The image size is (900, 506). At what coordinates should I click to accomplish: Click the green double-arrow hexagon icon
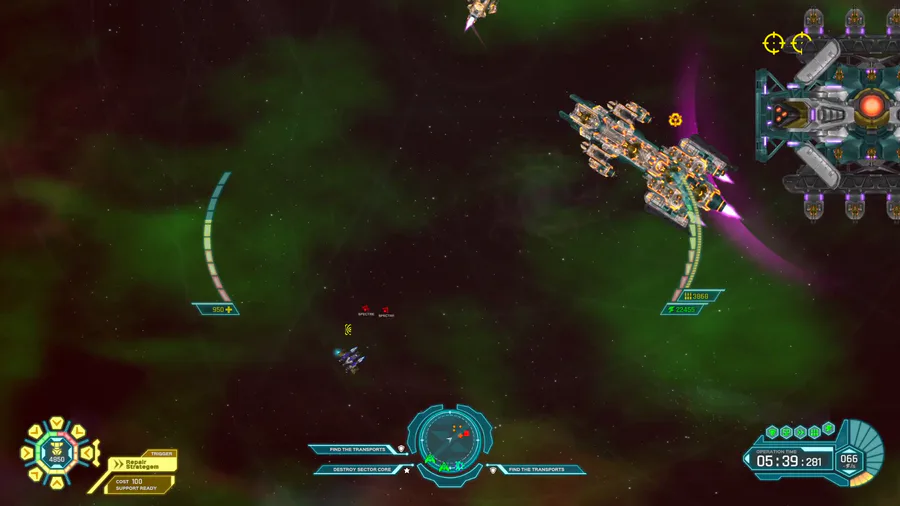click(800, 432)
